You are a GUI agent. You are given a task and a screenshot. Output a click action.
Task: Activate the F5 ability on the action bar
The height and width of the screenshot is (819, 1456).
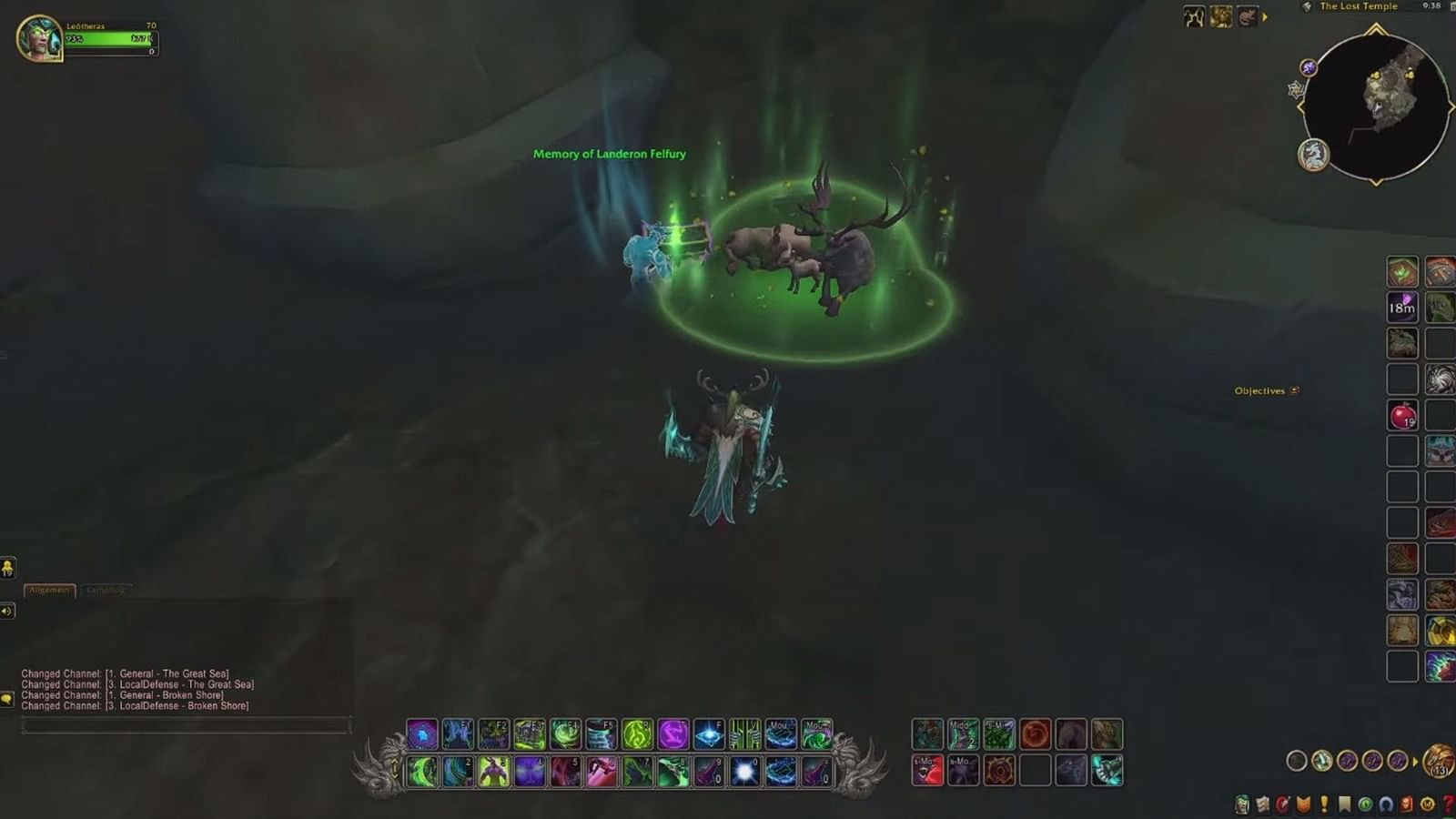coord(600,735)
